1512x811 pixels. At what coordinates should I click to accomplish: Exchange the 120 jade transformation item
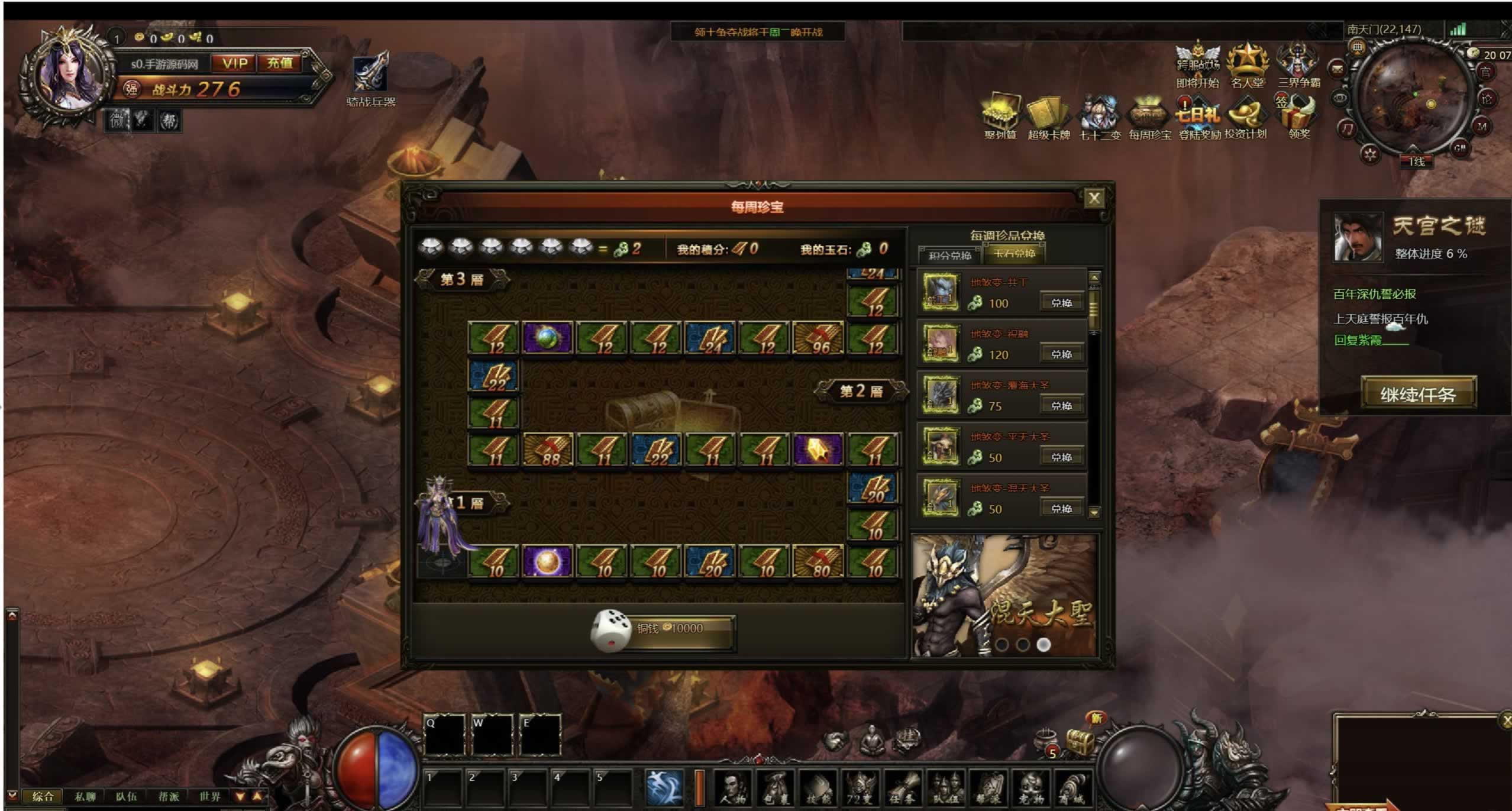click(x=1061, y=354)
